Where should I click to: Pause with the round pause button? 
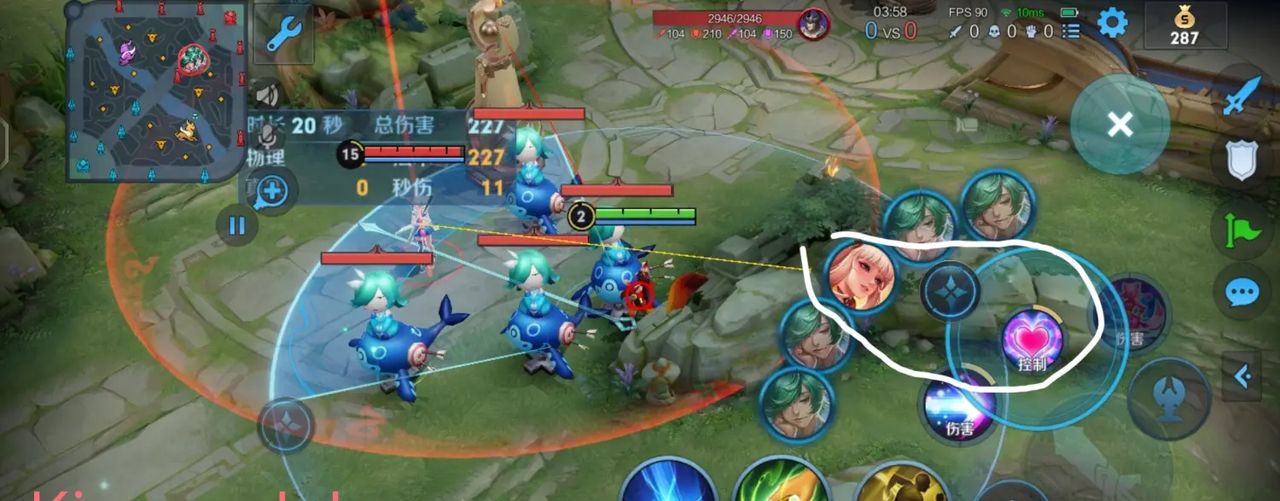(x=237, y=225)
